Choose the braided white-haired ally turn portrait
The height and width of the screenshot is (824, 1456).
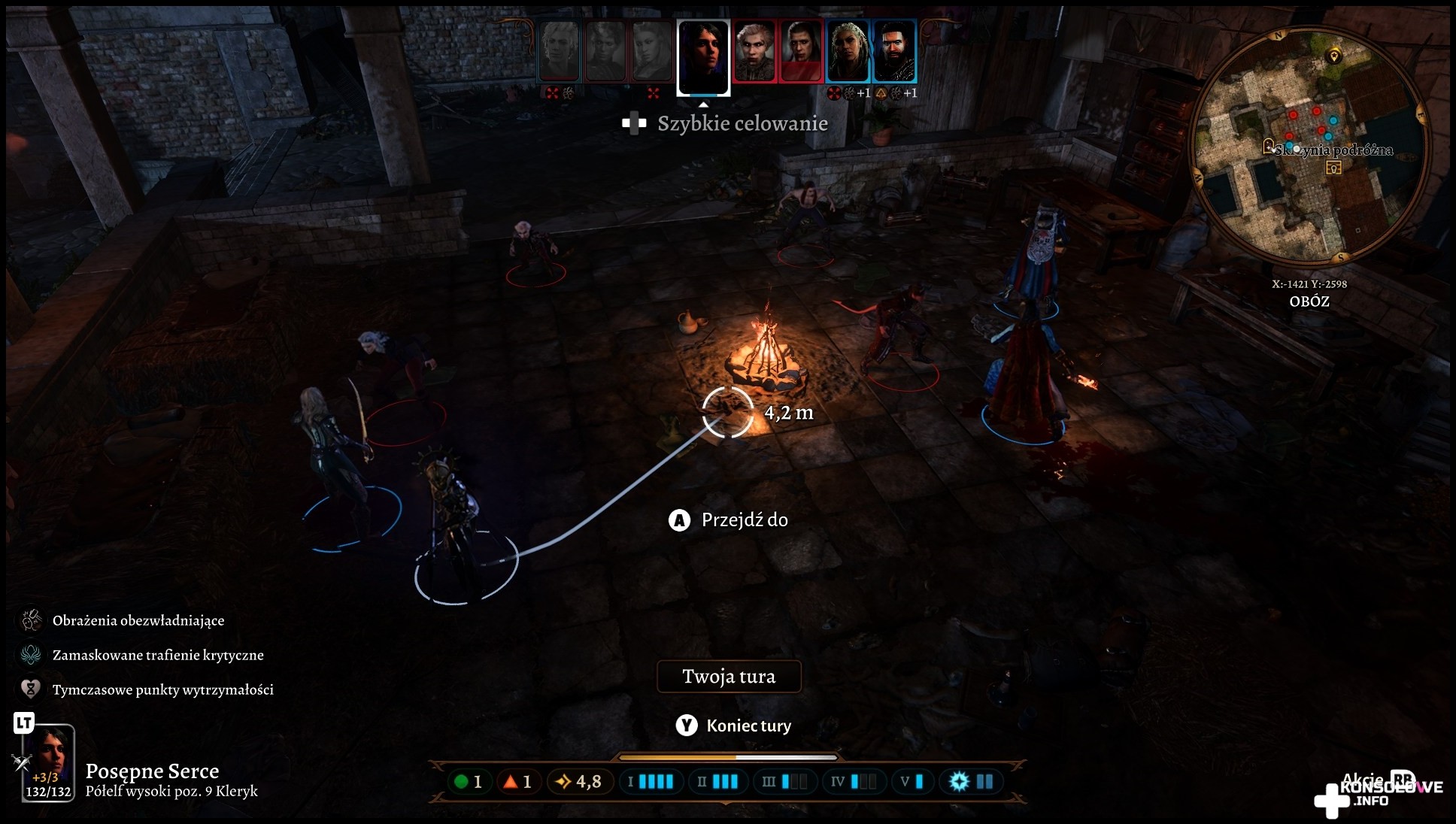pos(848,51)
